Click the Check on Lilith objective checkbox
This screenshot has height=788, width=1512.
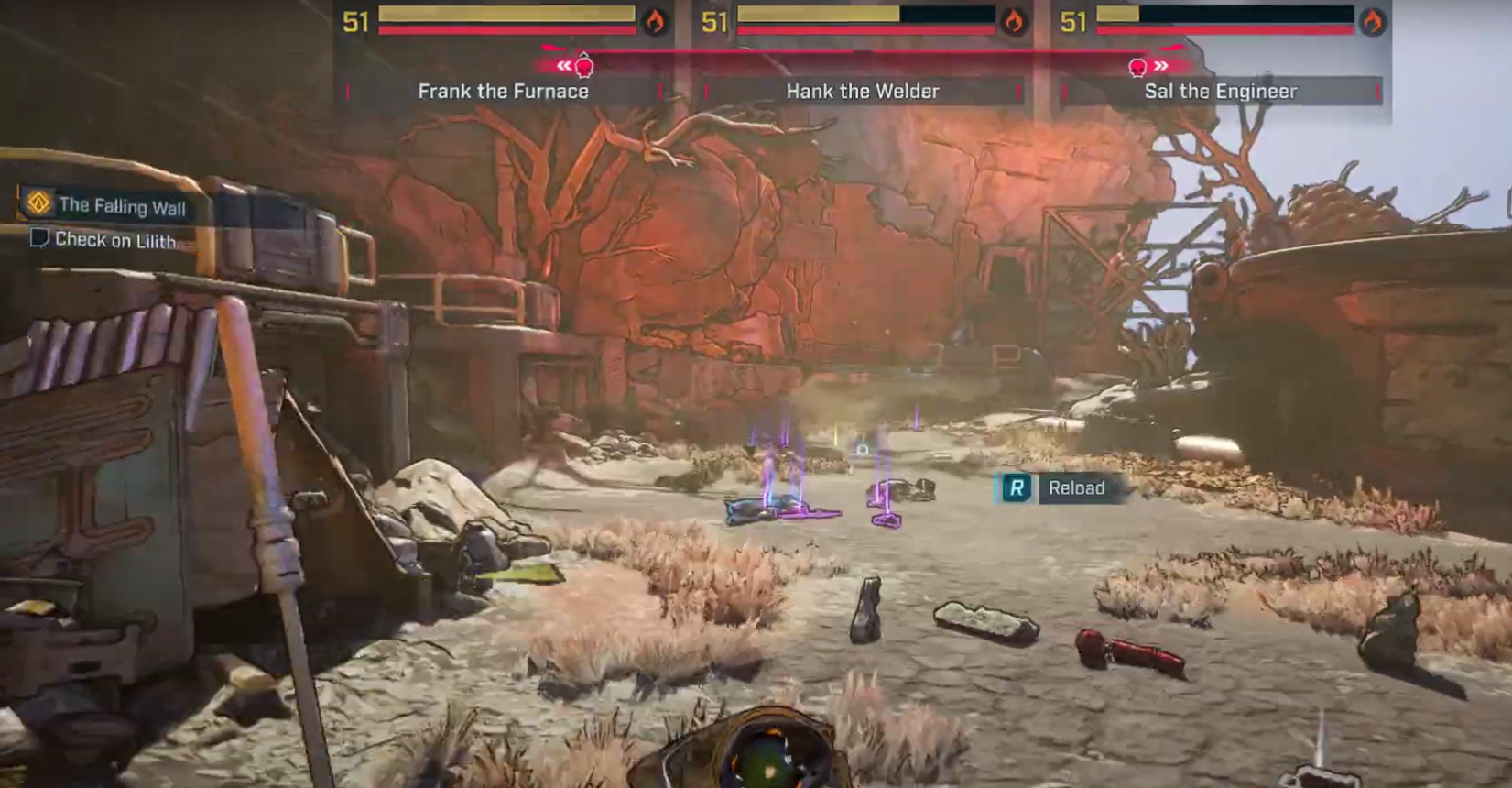coord(39,238)
